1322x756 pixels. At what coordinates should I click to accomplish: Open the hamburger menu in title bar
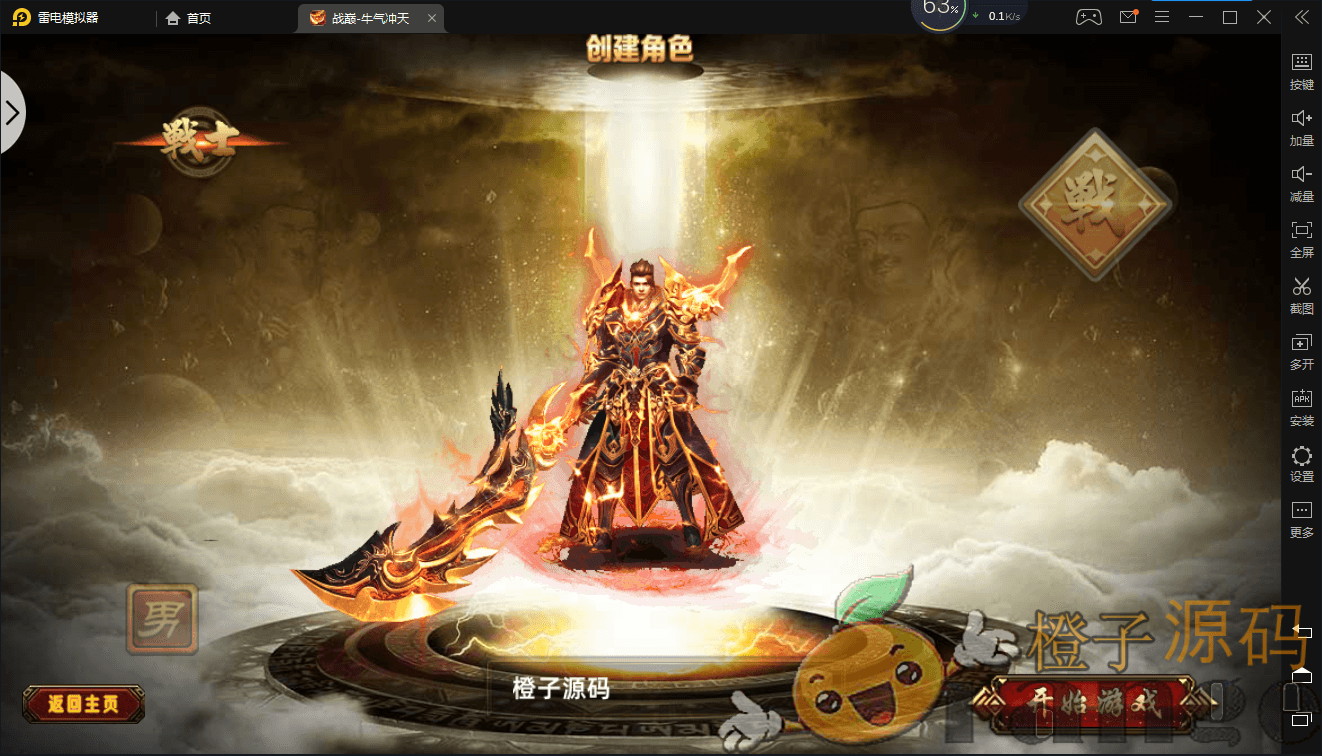click(x=1162, y=16)
